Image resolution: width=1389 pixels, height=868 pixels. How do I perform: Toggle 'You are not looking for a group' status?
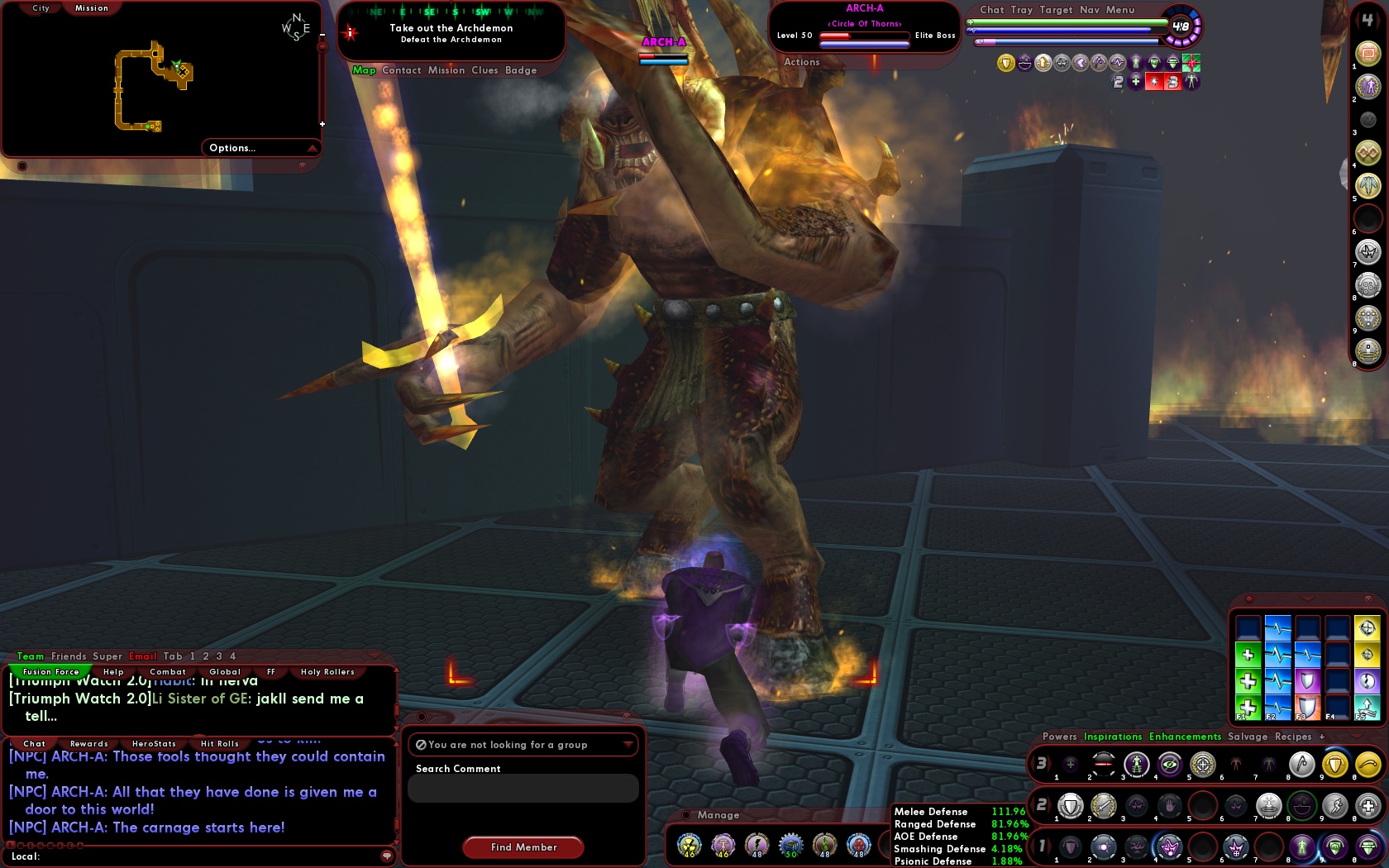pos(523,744)
